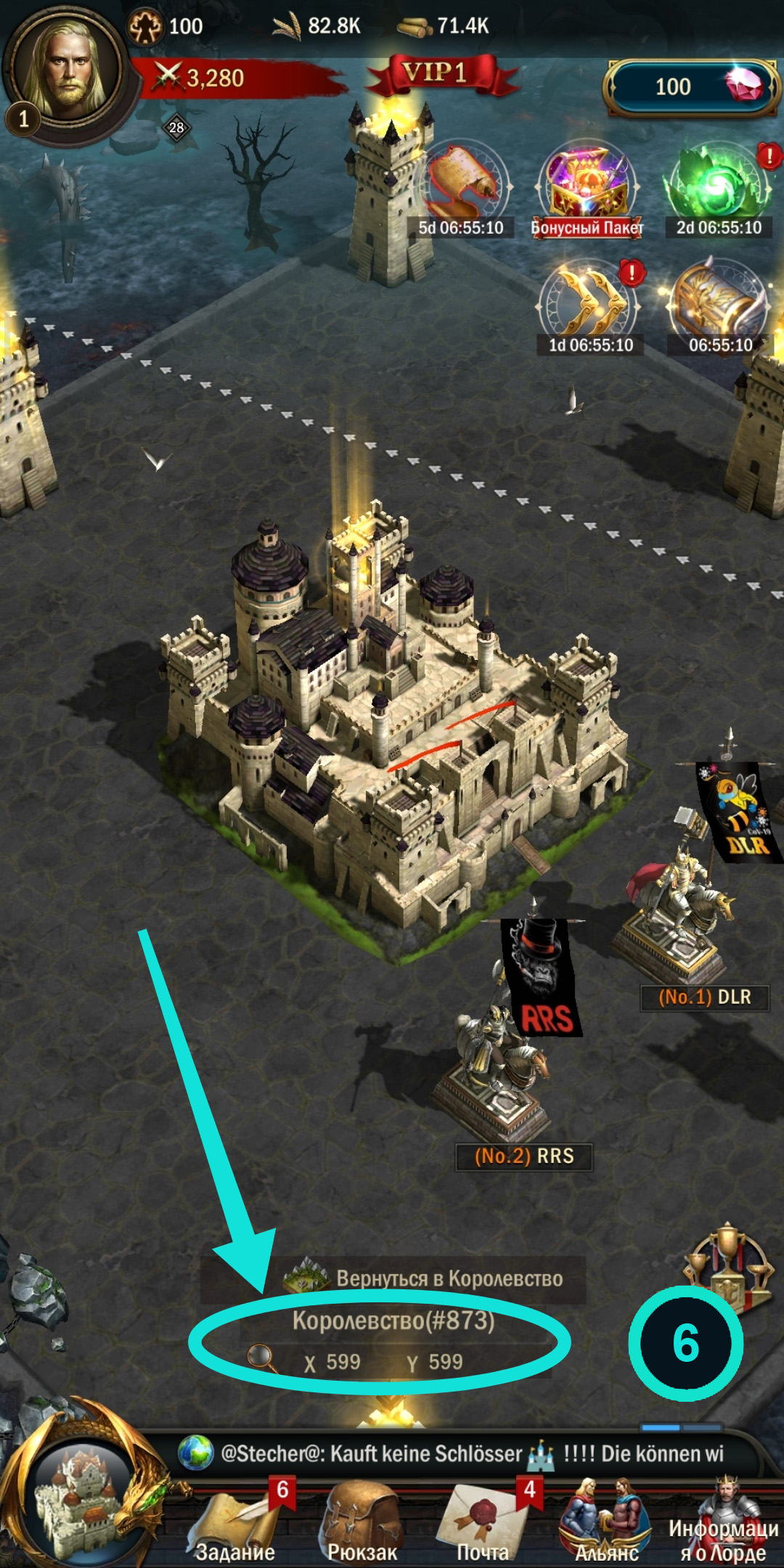784x1568 pixels.
Task: Open the lord portrait profile
Action: pyautogui.click(x=68, y=69)
